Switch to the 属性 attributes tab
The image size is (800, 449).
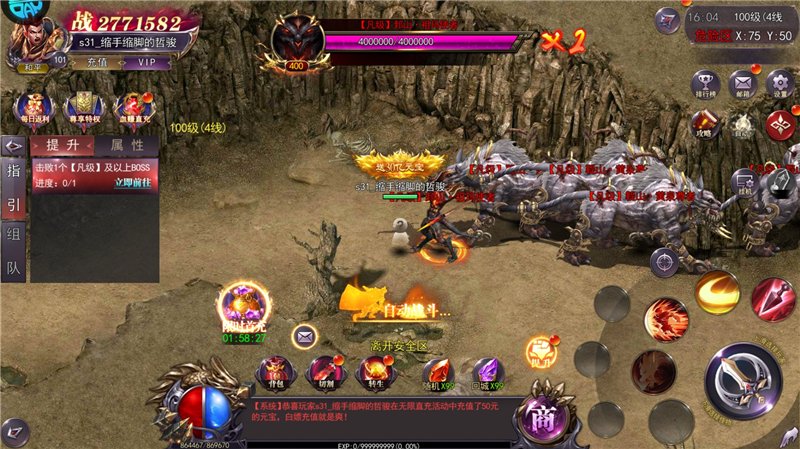[x=127, y=146]
